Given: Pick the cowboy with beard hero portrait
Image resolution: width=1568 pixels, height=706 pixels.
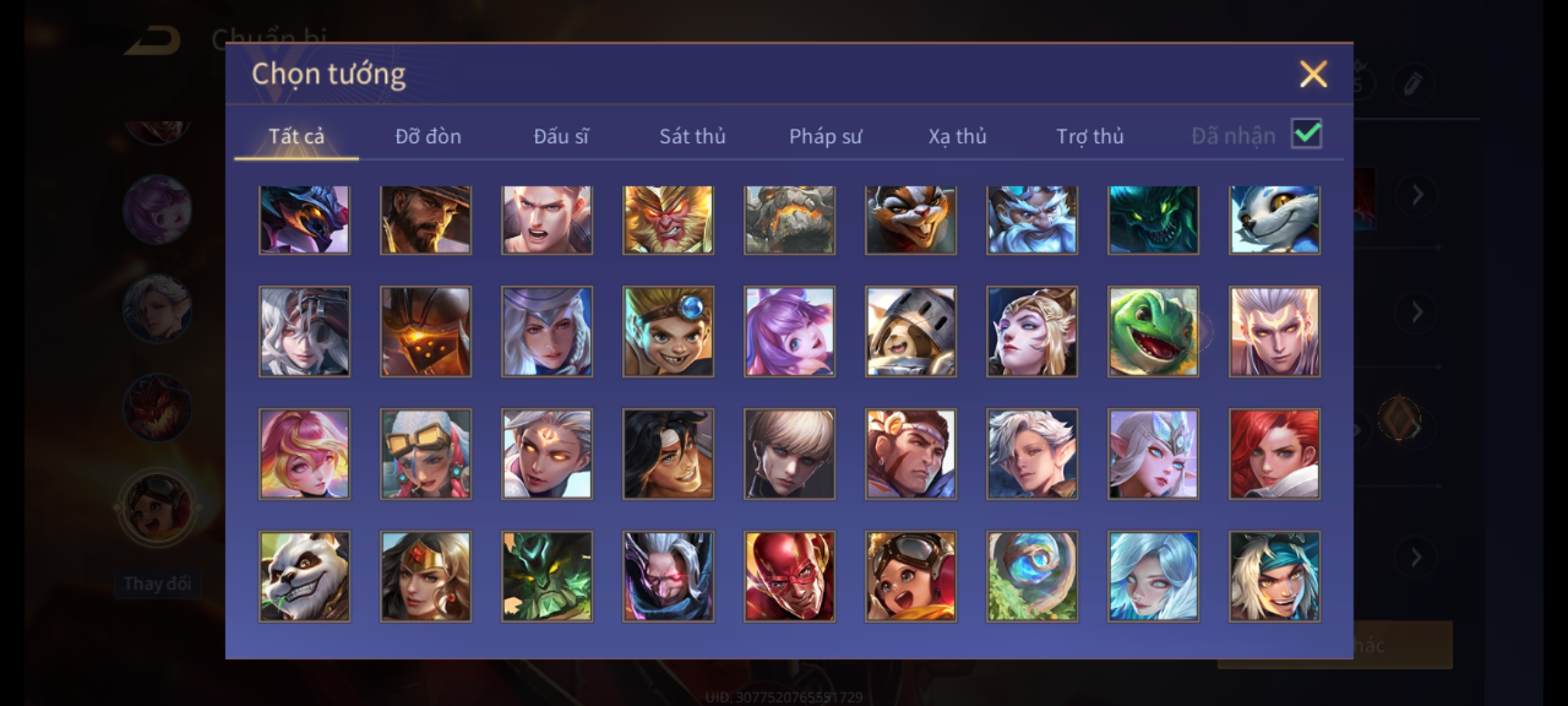Looking at the screenshot, I should 425,220.
